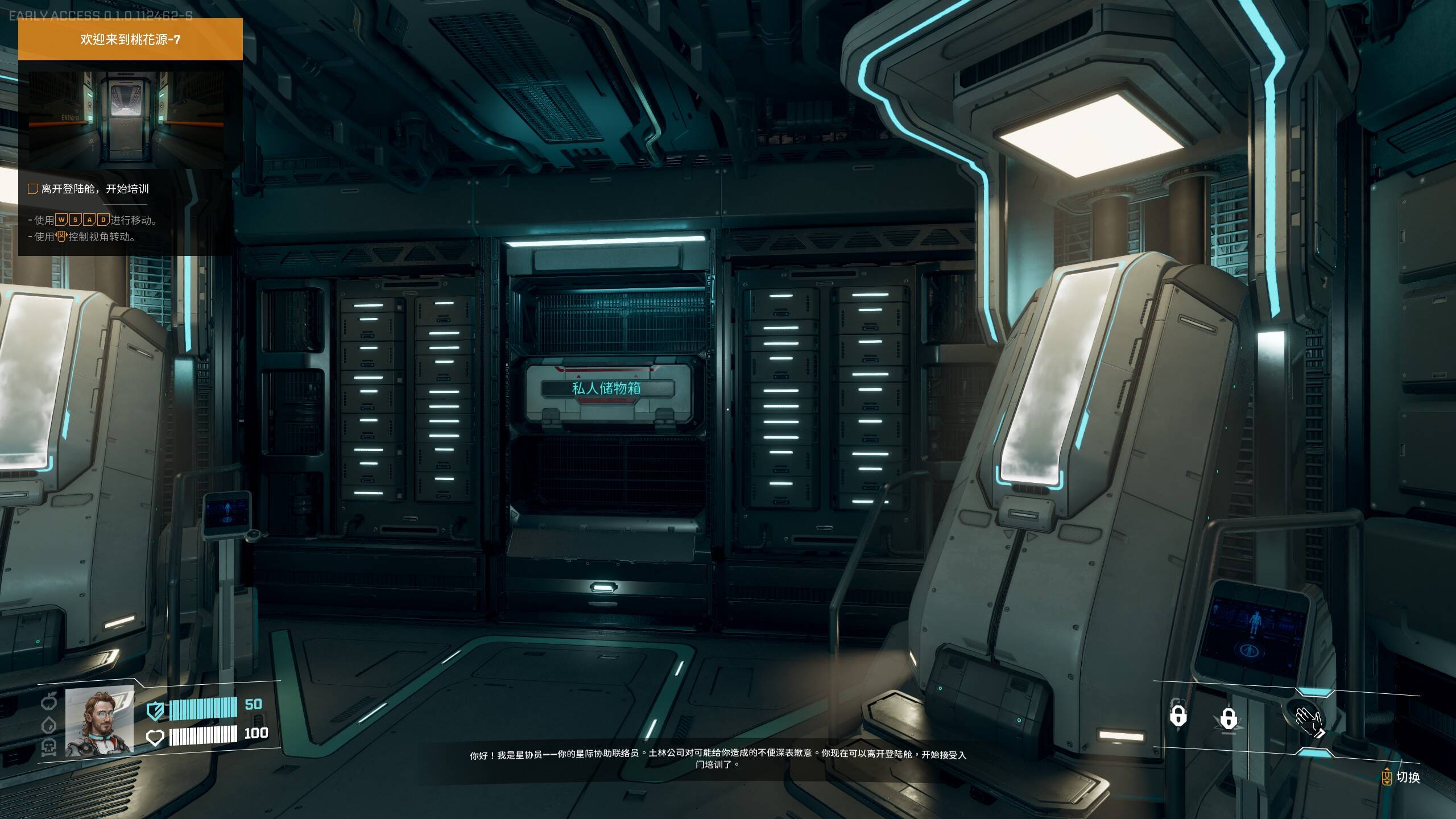Select the skull status icon

click(x=49, y=746)
